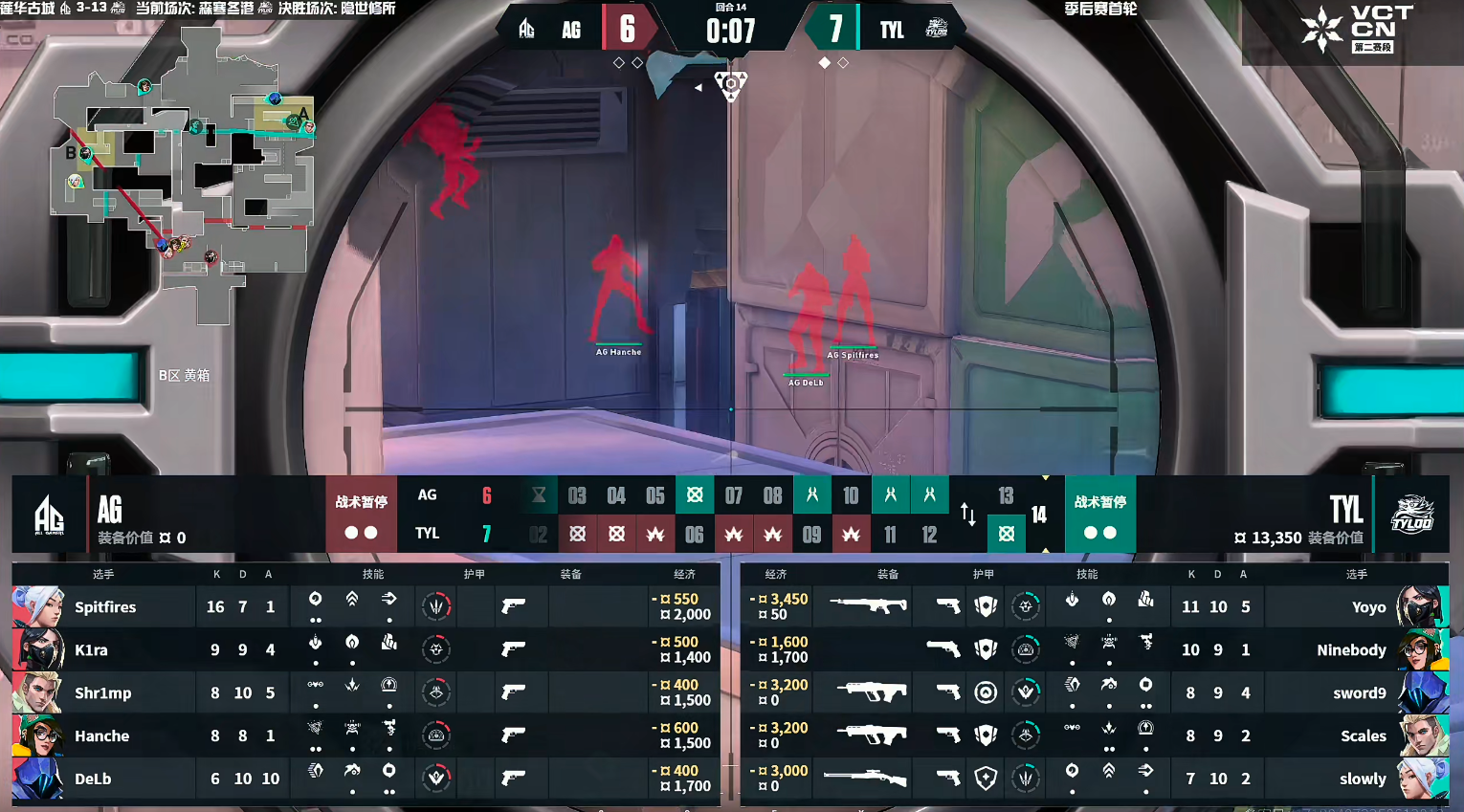Choose Yoyo's agent portrait
Viewport: 1464px width, 812px height.
coord(1421,607)
